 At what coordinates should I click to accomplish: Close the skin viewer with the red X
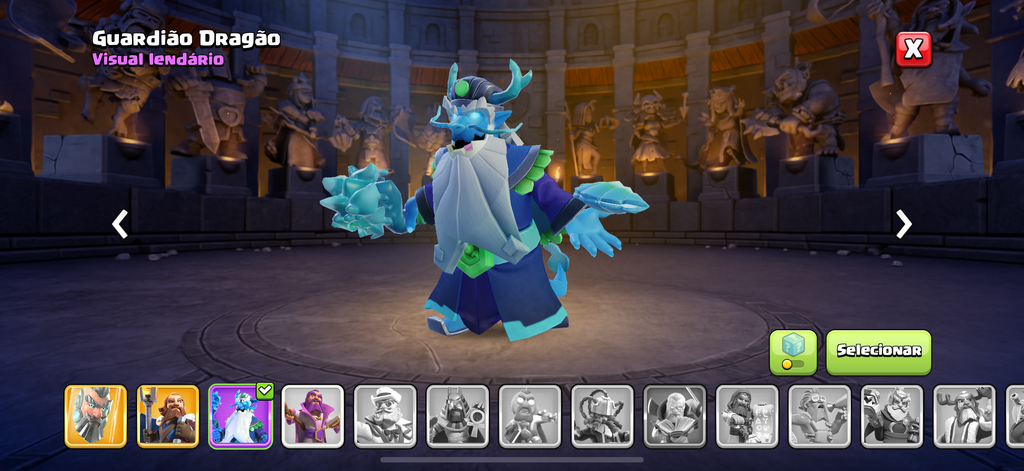[x=913, y=49]
